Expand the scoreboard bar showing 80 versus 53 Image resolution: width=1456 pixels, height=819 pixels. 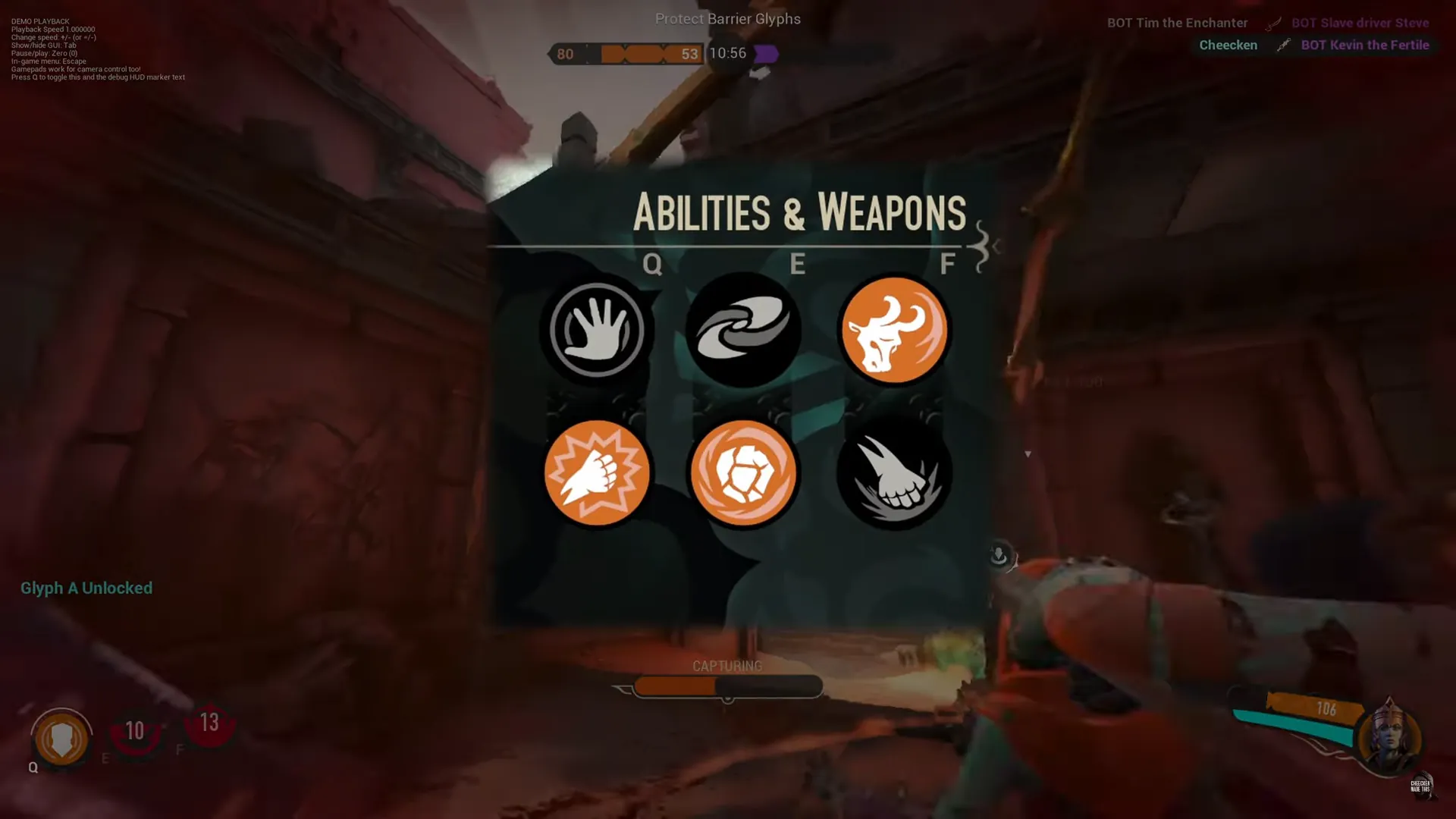click(x=627, y=53)
